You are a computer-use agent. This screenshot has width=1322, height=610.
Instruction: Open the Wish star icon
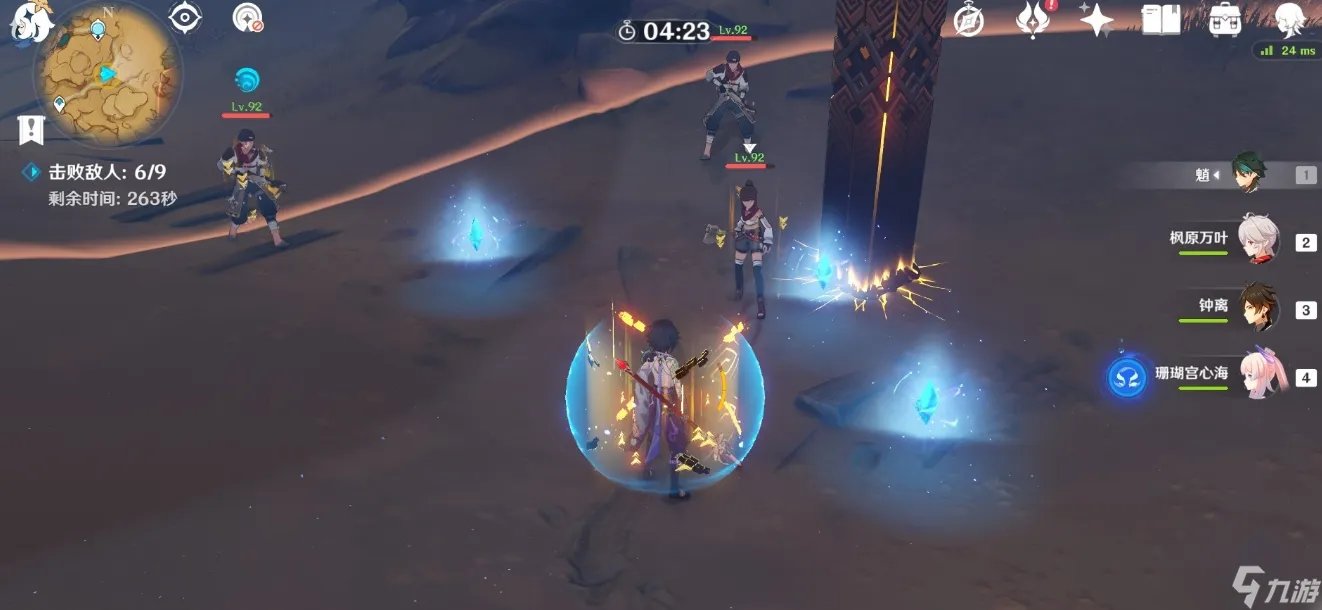[1096, 20]
